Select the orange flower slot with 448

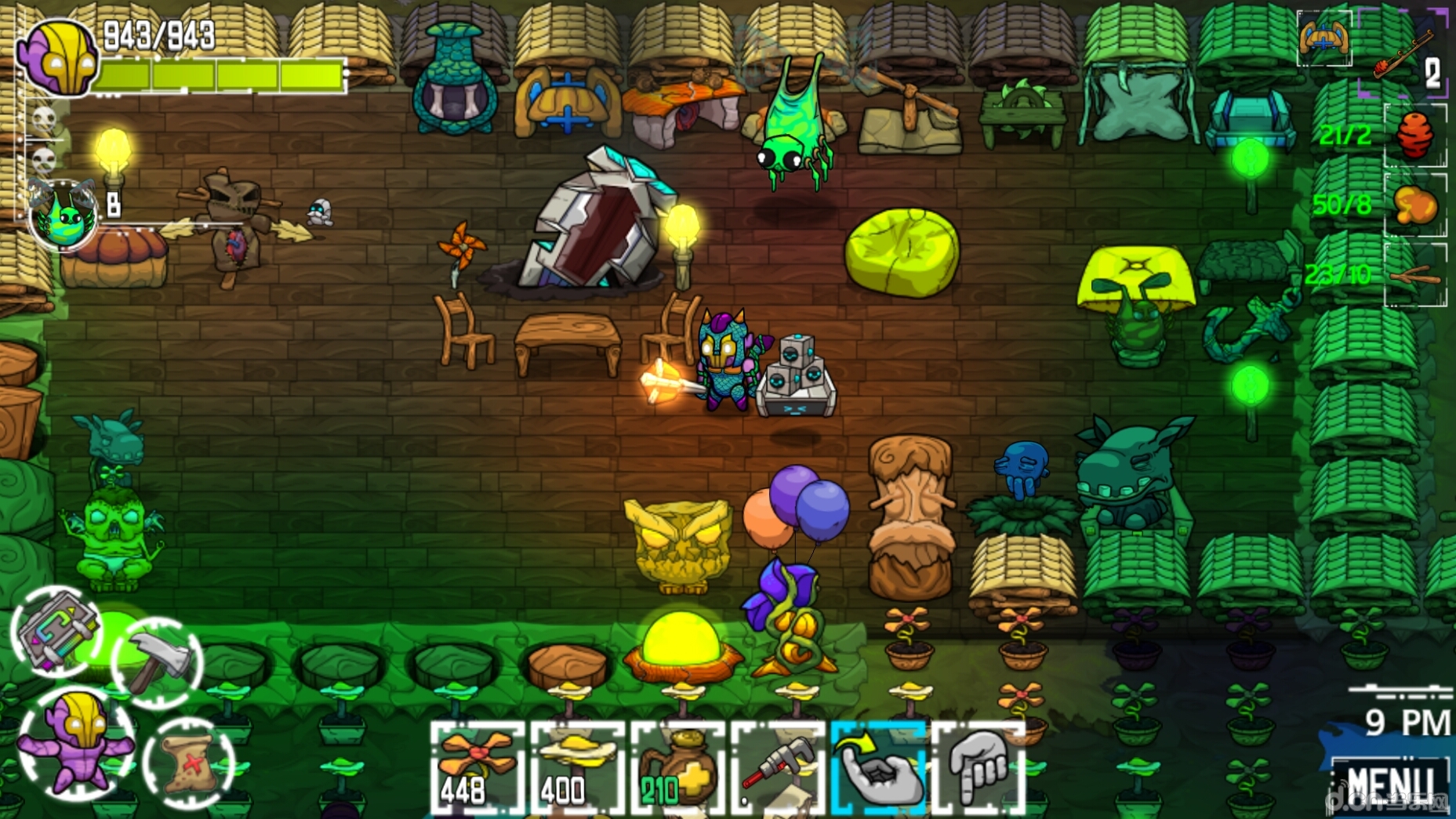pos(477,769)
